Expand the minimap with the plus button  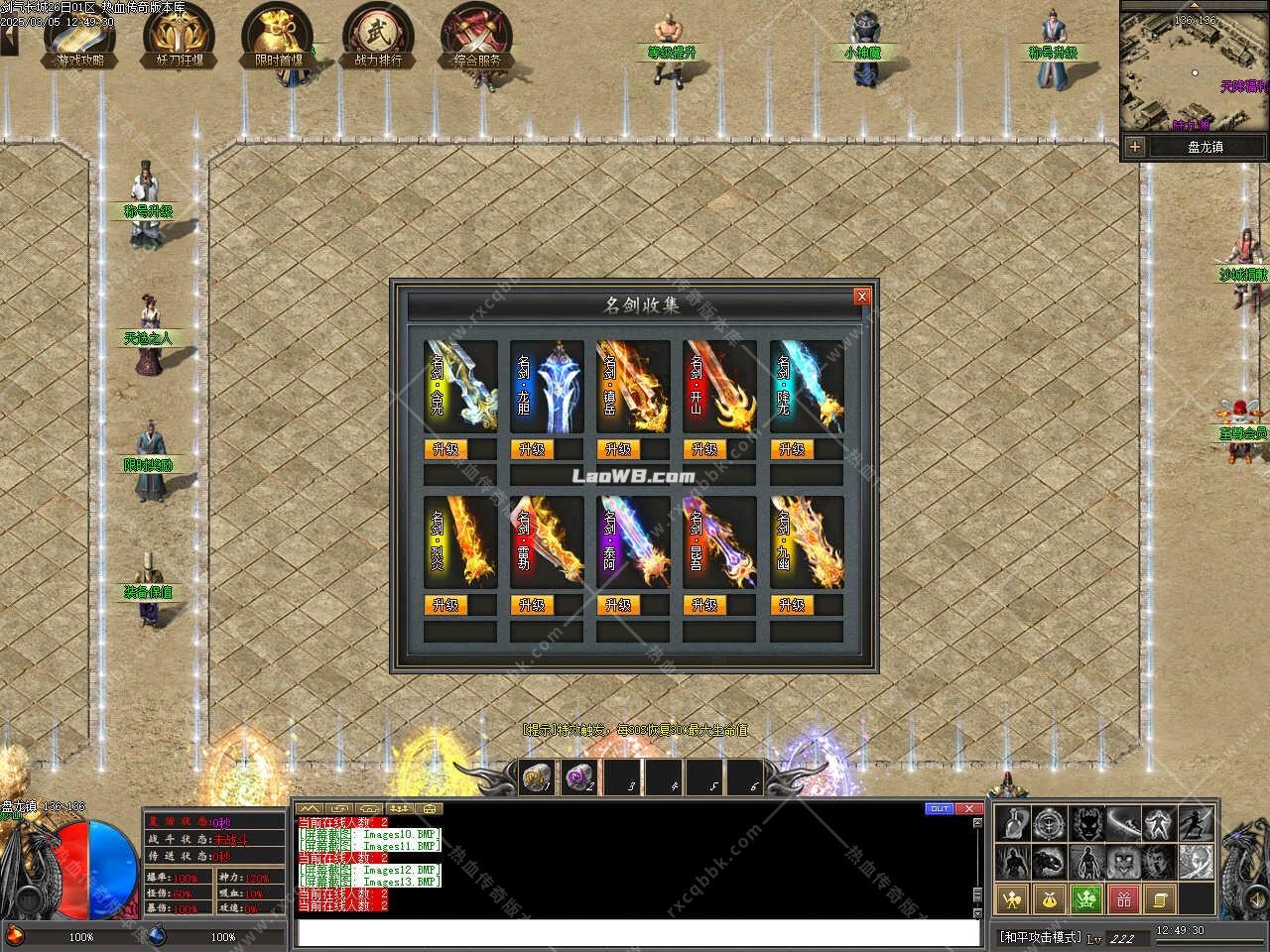pos(1134,147)
